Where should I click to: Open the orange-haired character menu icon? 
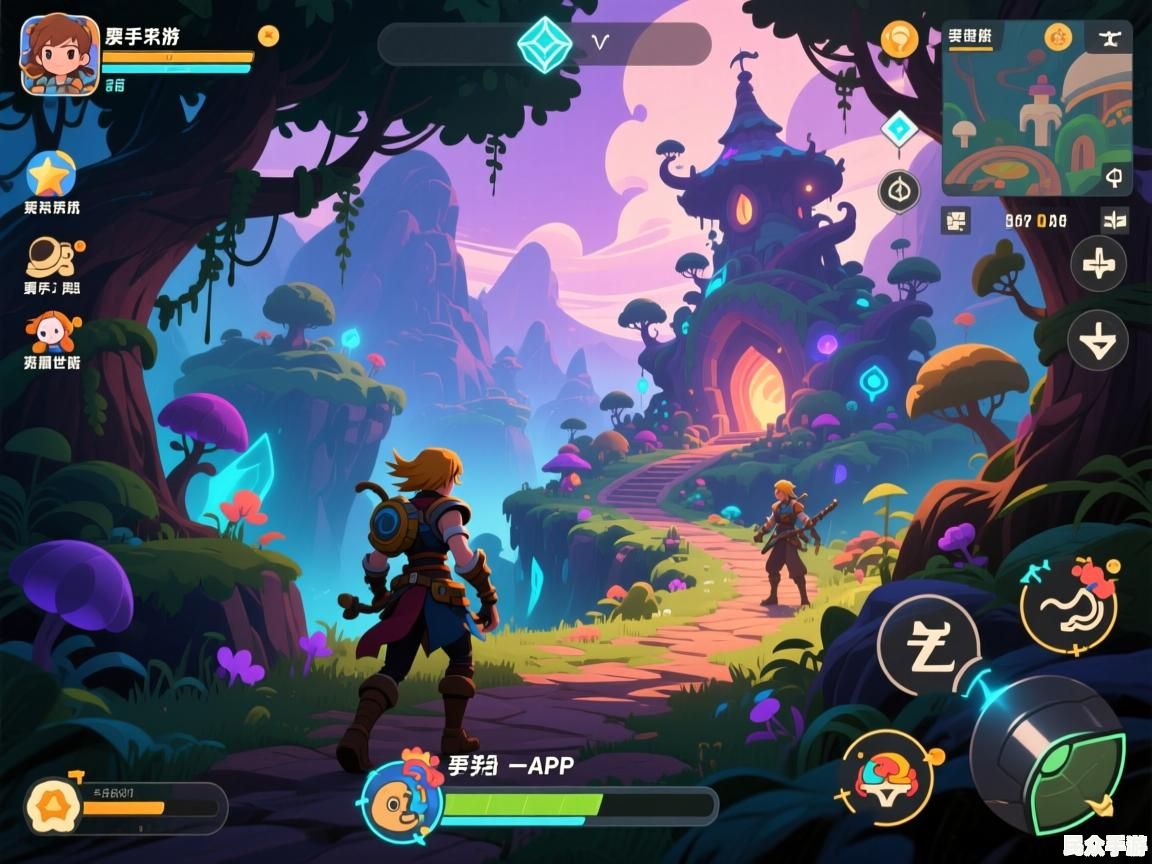tap(52, 334)
